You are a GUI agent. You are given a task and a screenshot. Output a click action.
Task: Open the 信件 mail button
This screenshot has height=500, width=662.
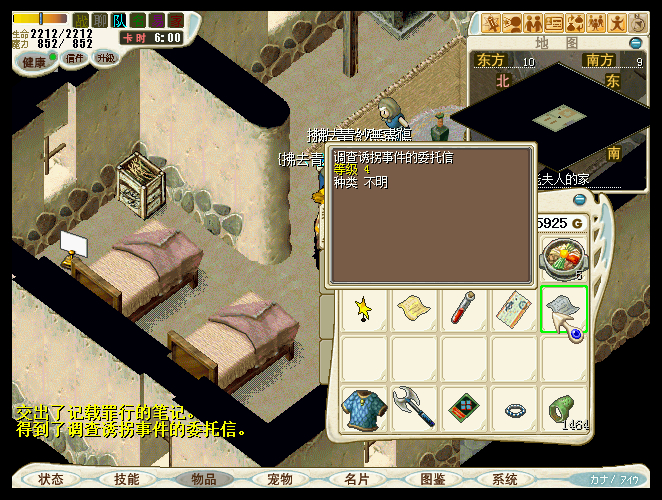tap(75, 59)
